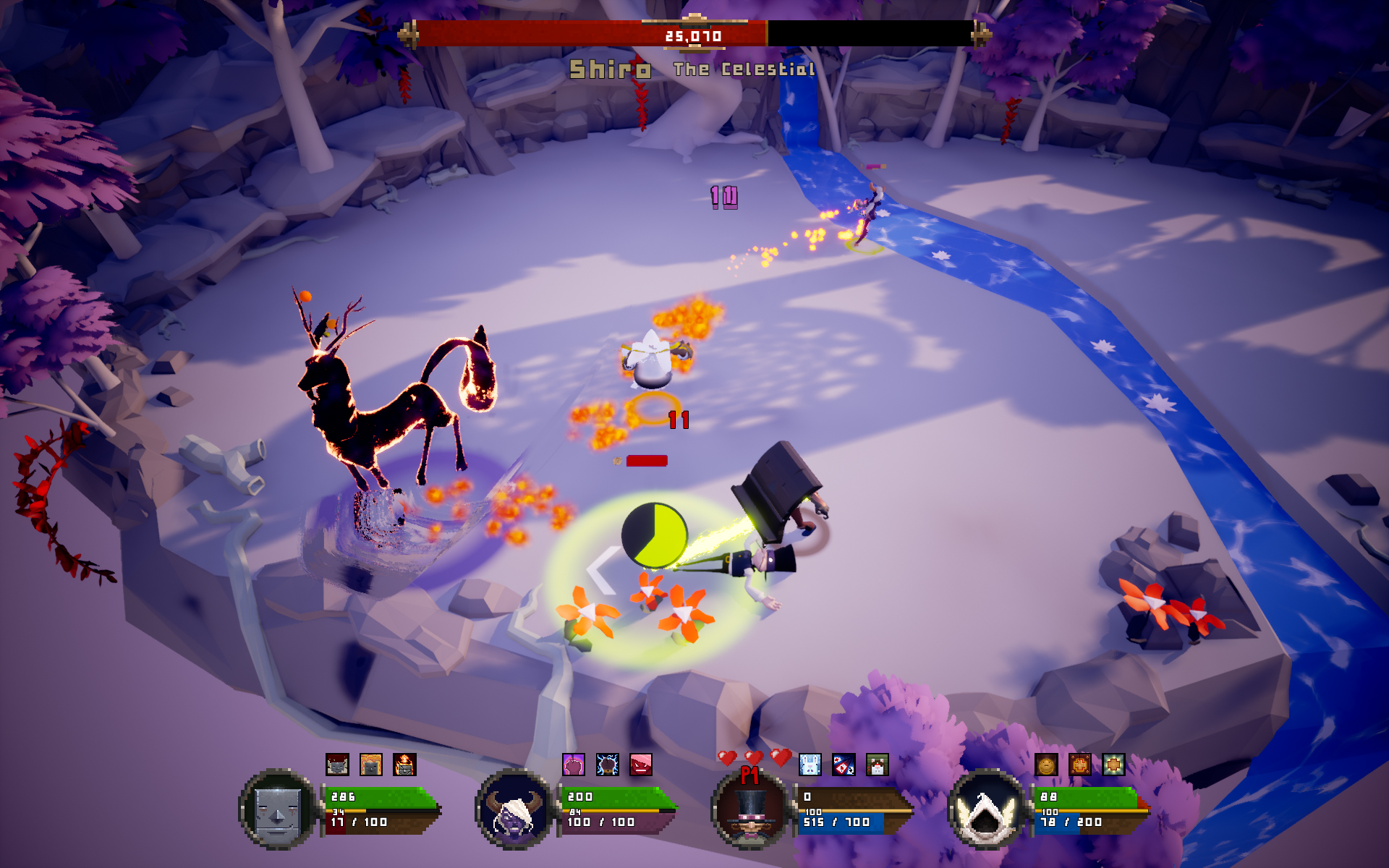Activate the purple glowing fist ability
This screenshot has height=868, width=1389.
click(574, 765)
